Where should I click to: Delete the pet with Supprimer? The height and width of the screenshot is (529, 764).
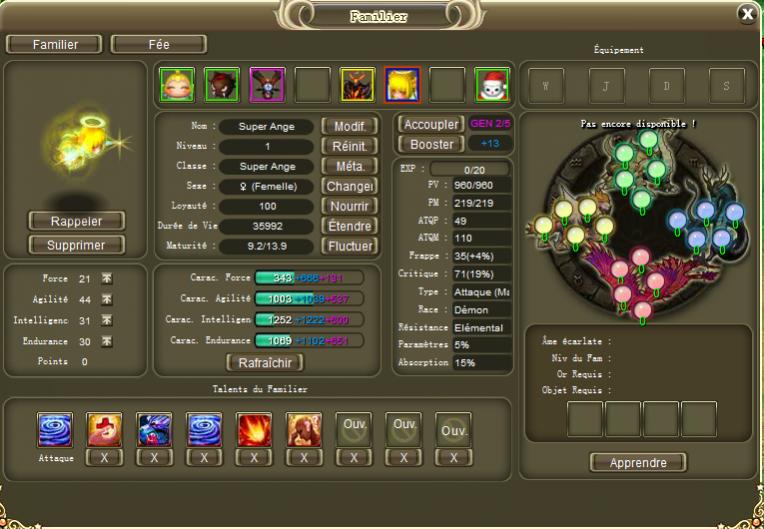pos(77,244)
